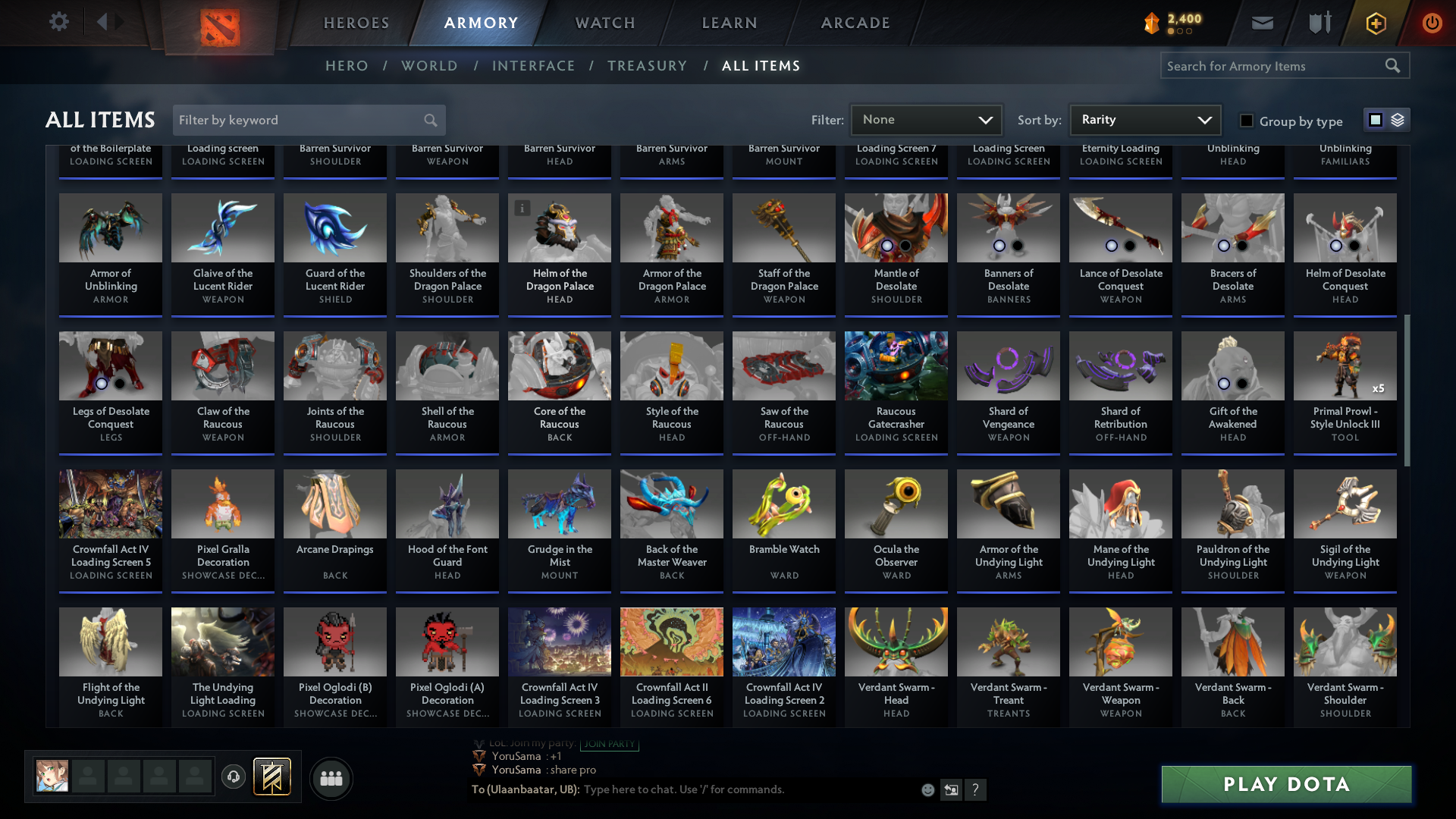Image resolution: width=1456 pixels, height=819 pixels.
Task: Click the power/logout icon in top right
Action: [x=1432, y=23]
